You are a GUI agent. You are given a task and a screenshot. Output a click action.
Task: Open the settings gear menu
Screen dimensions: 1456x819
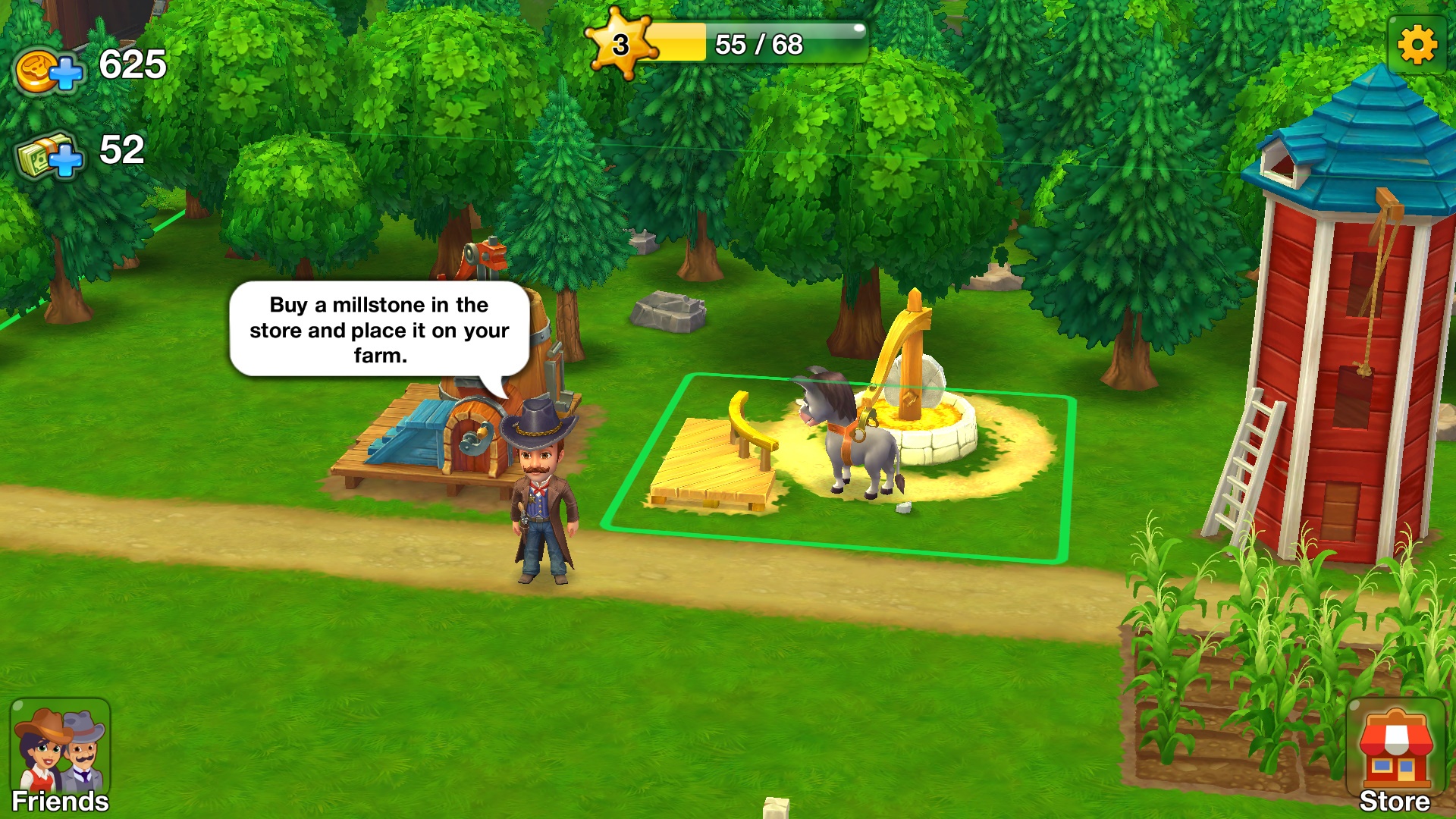coord(1417,45)
